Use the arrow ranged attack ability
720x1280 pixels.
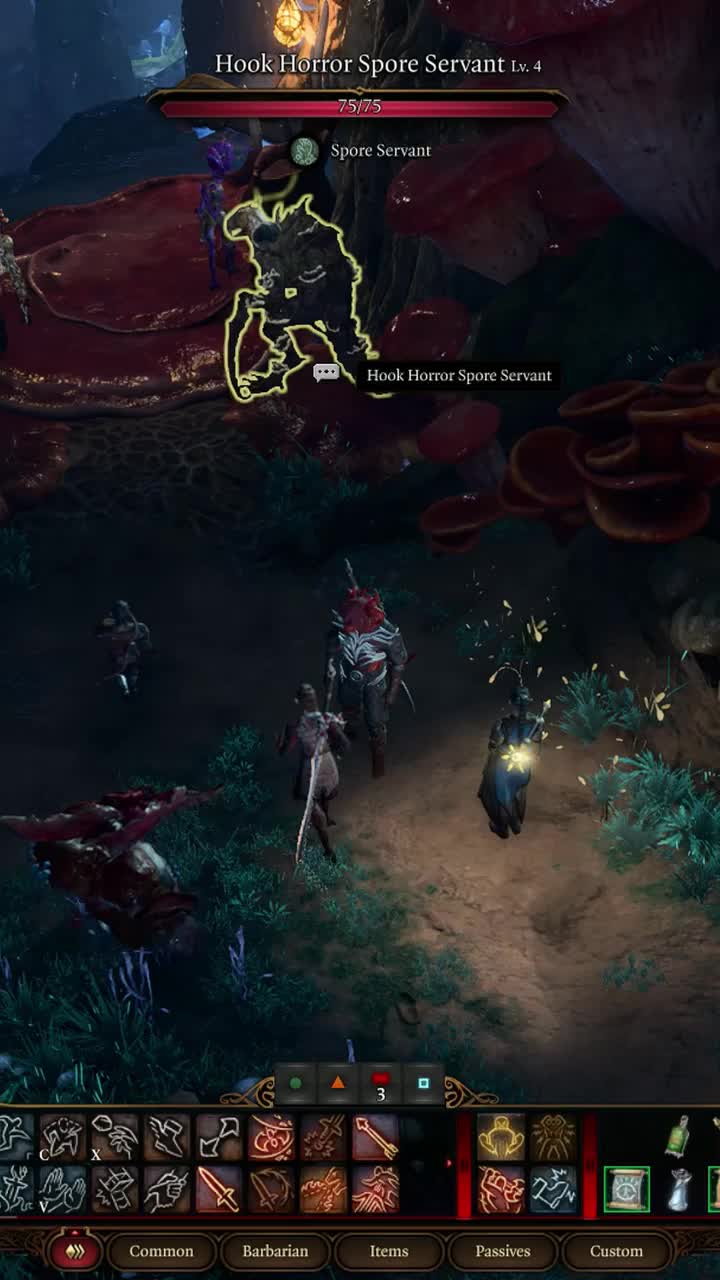[x=375, y=1137]
